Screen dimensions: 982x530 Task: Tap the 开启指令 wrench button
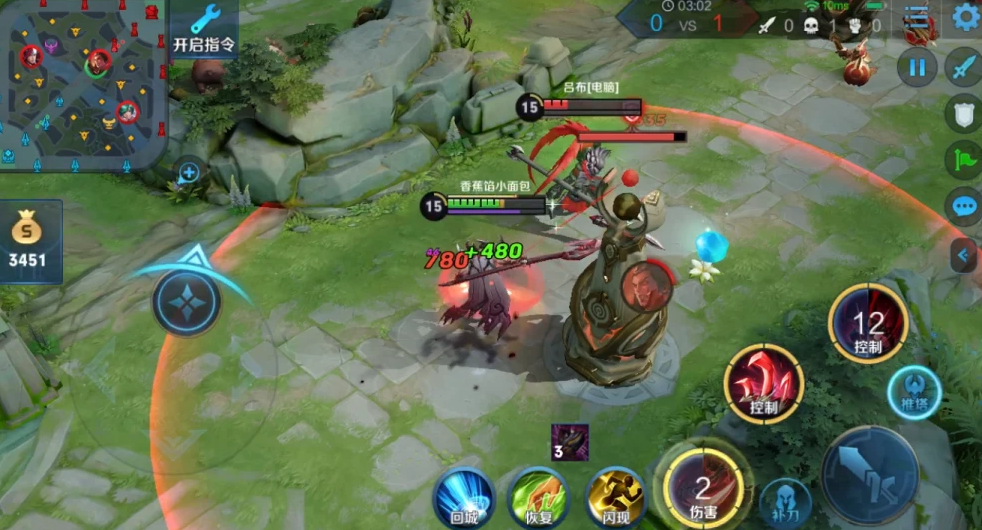204,29
